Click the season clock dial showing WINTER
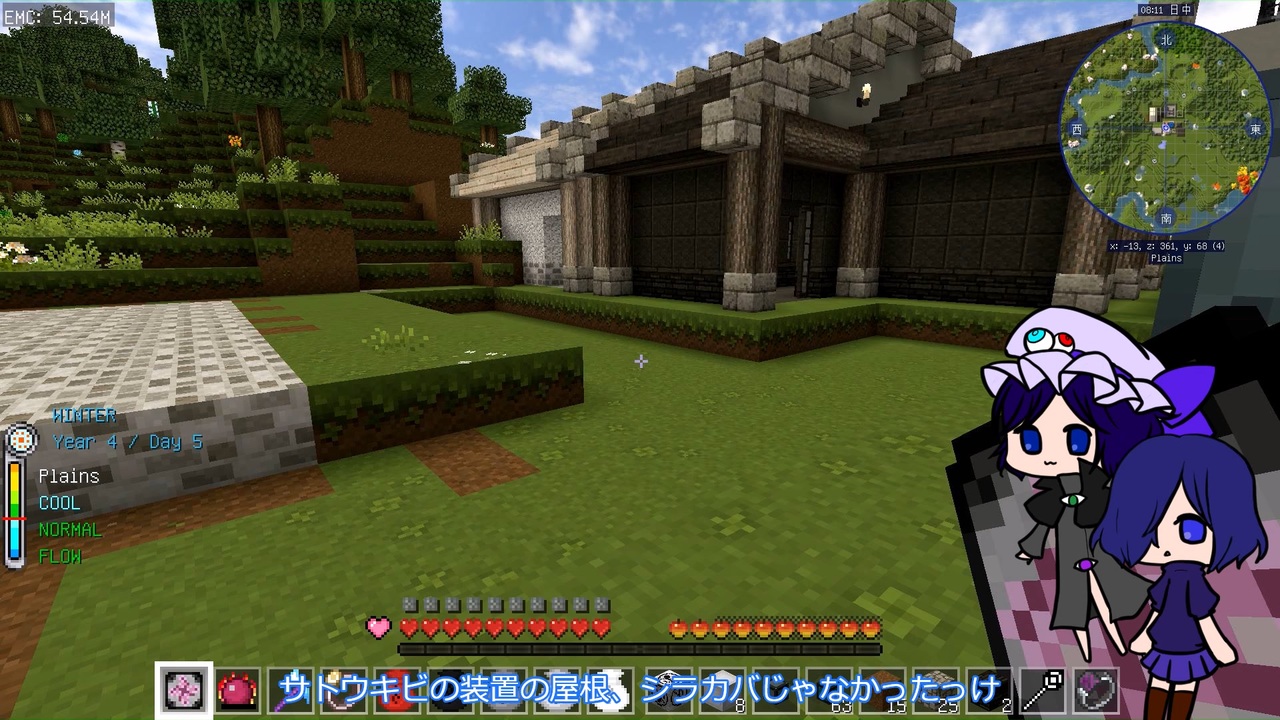The height and width of the screenshot is (720, 1280). click(22, 440)
